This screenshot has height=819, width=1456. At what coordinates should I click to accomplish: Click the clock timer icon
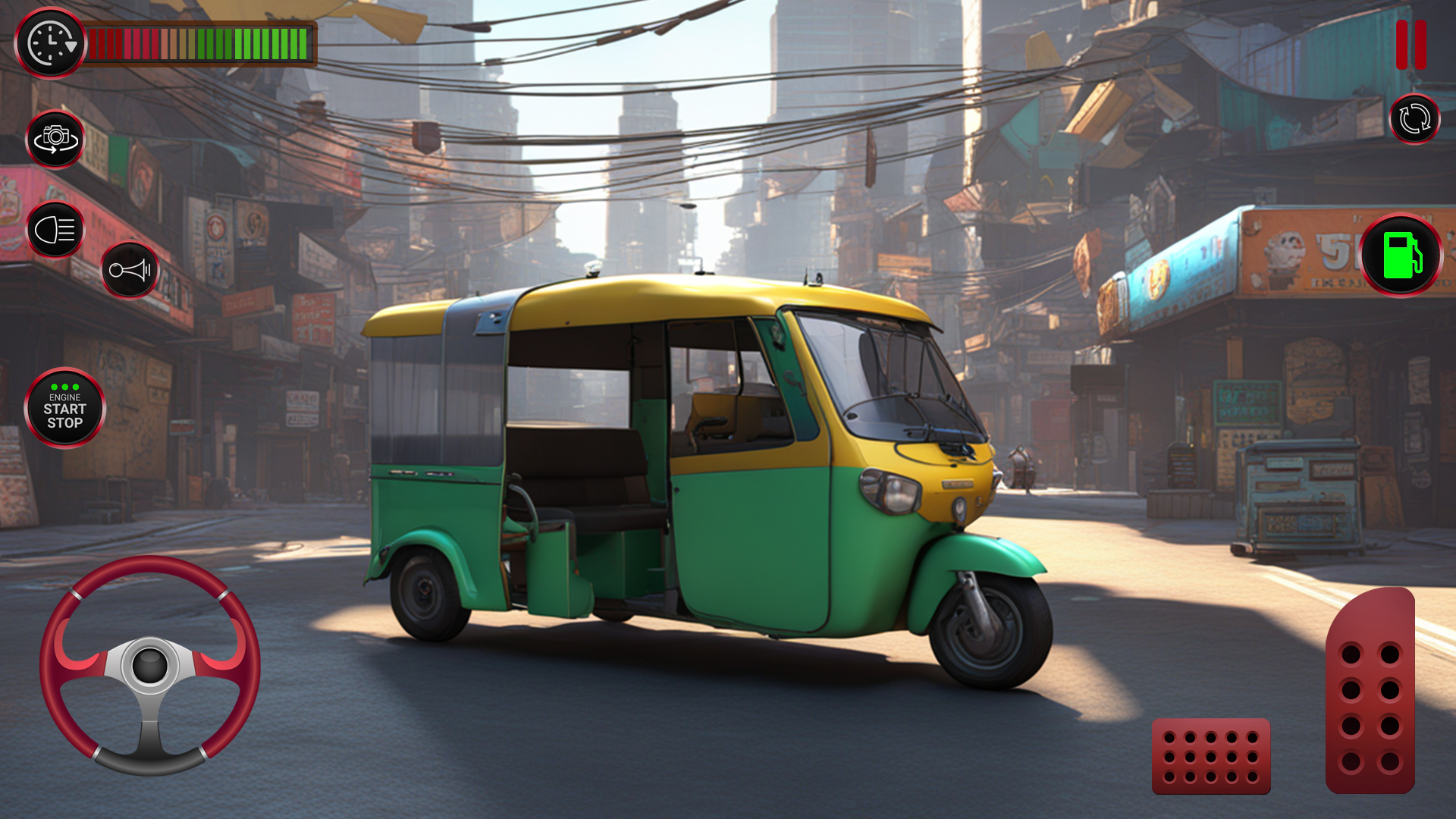coord(50,44)
